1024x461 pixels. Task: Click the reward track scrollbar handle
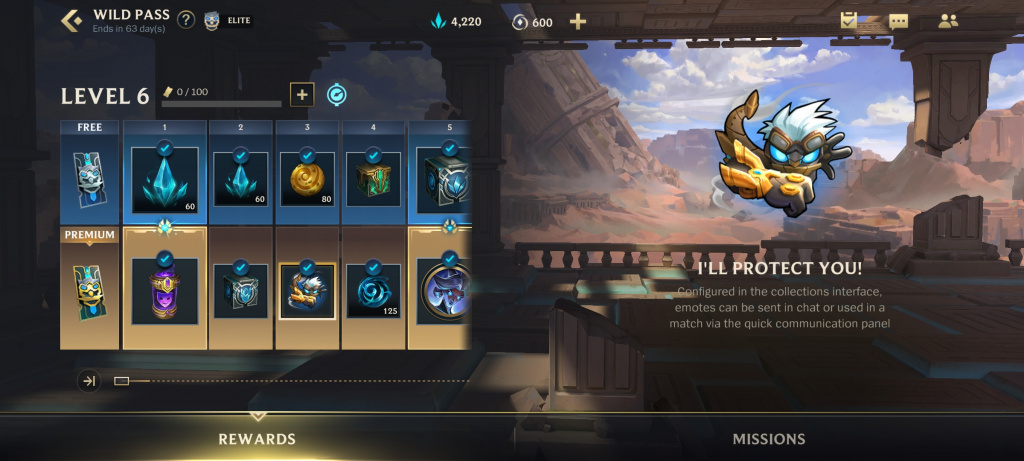coord(122,381)
